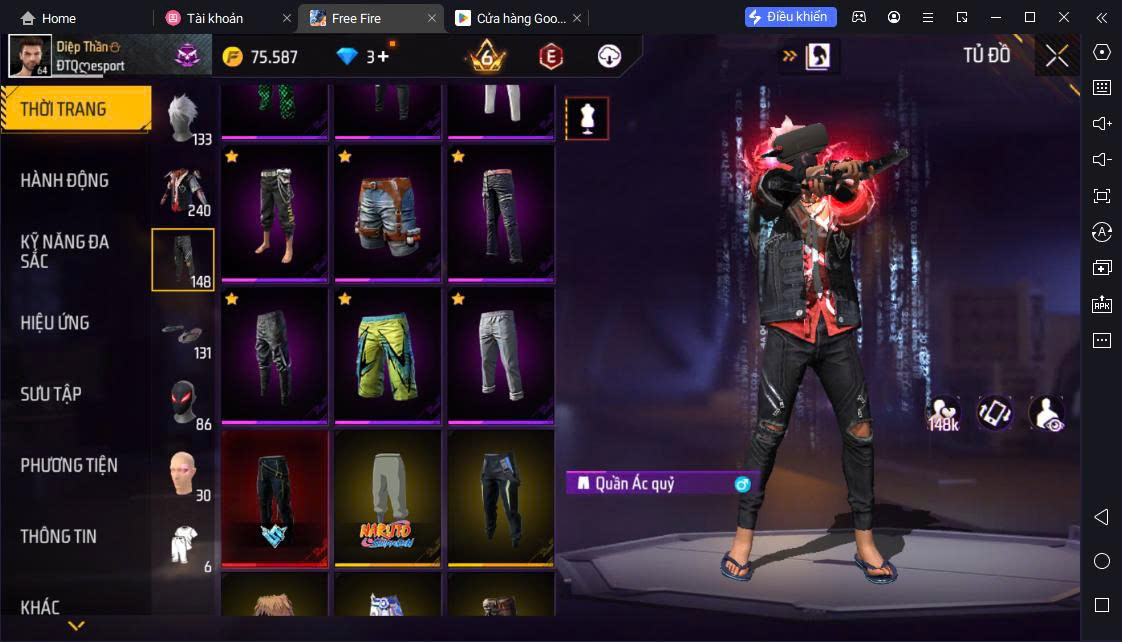
Task: Open the Hiệu Ứng section
Action: 55,323
